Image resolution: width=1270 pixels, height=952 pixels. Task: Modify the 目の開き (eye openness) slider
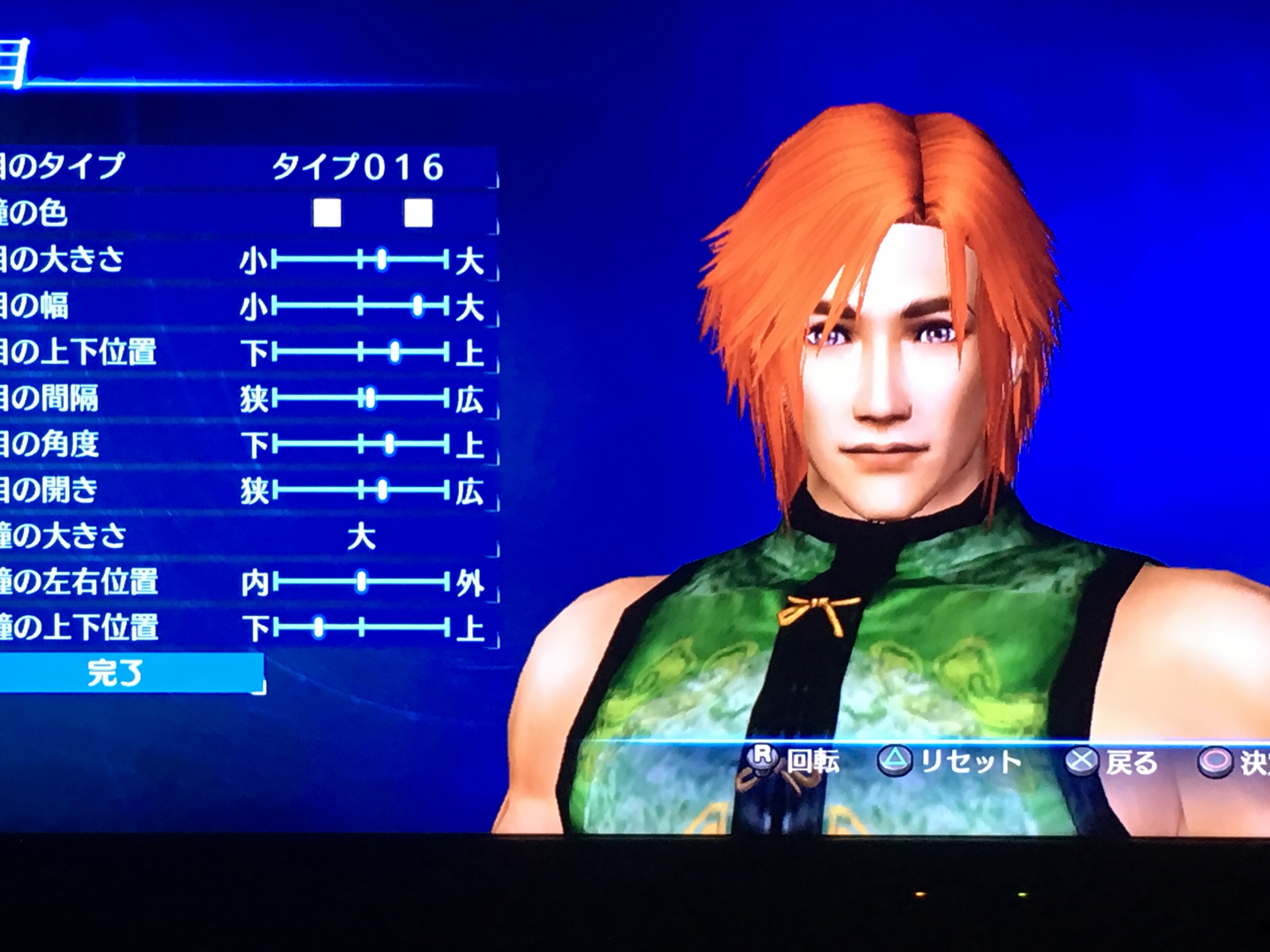[x=382, y=490]
